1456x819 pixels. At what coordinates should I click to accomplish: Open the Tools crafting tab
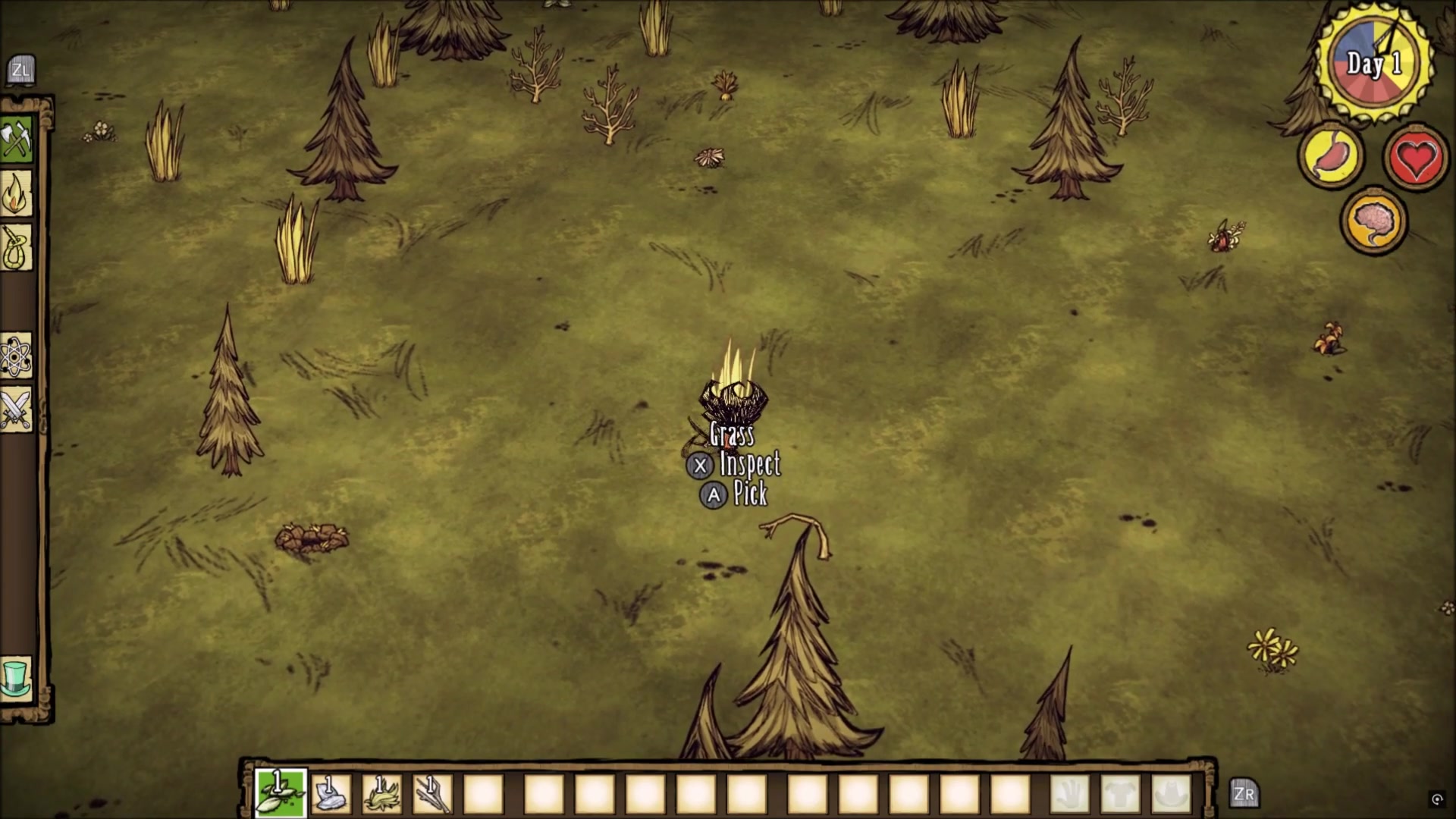point(17,140)
